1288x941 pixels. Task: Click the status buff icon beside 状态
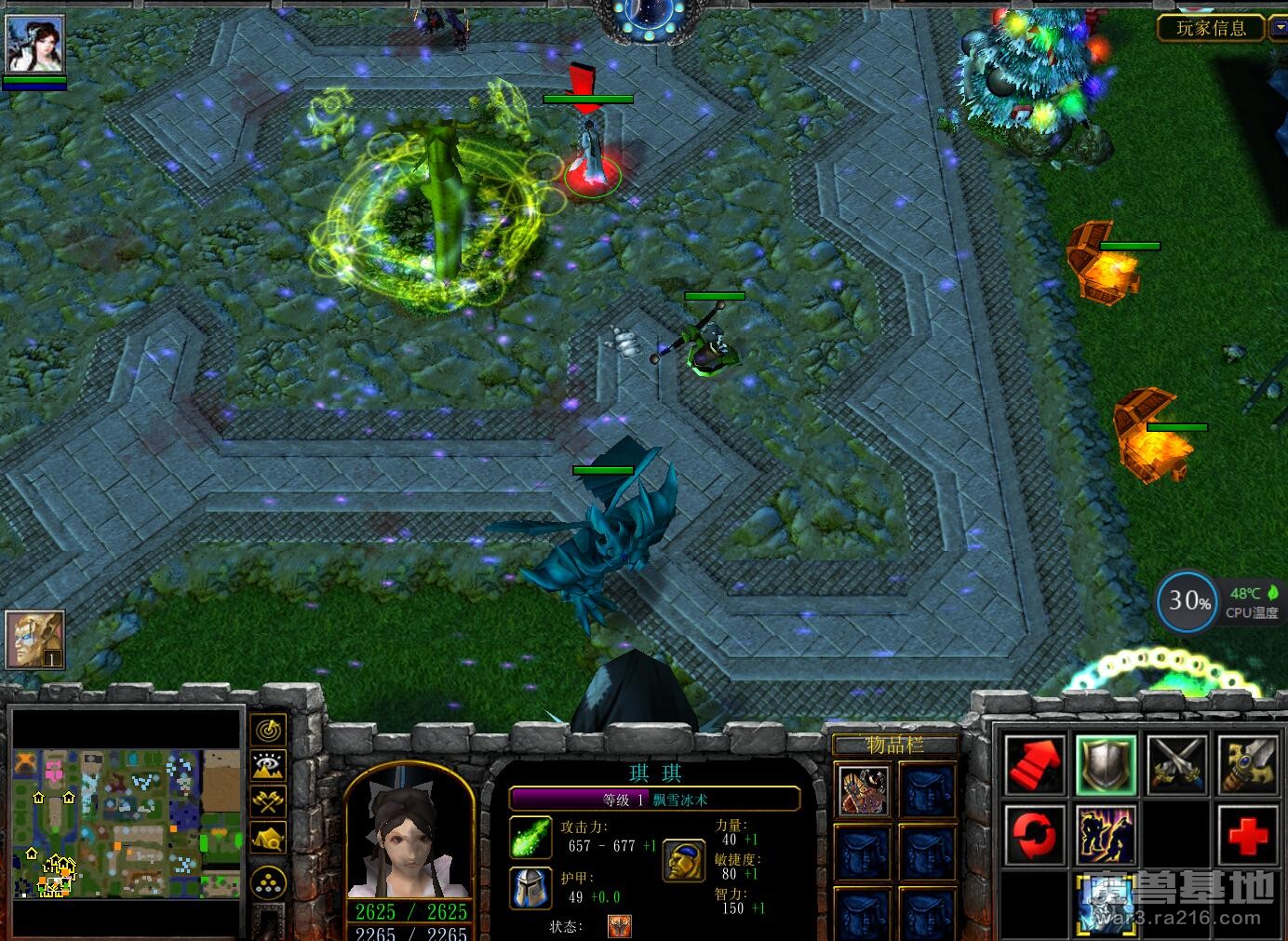(x=619, y=926)
